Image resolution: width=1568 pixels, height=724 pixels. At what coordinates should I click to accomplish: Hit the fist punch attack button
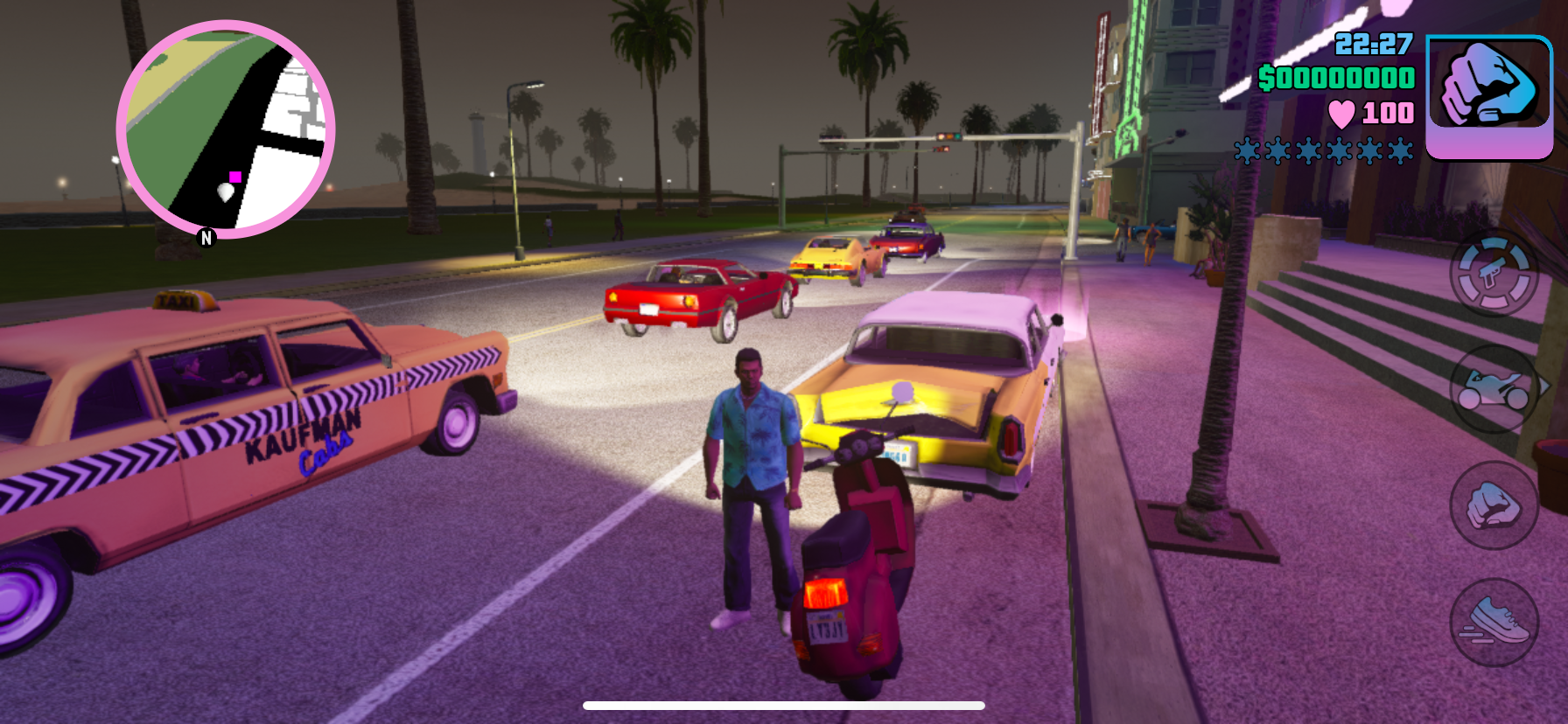pos(1494,505)
